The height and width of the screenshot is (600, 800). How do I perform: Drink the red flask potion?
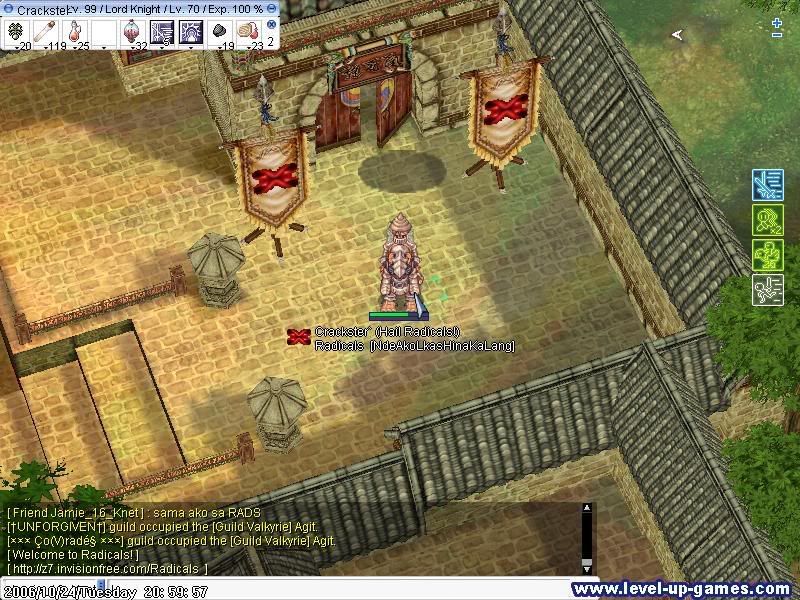(x=74, y=32)
